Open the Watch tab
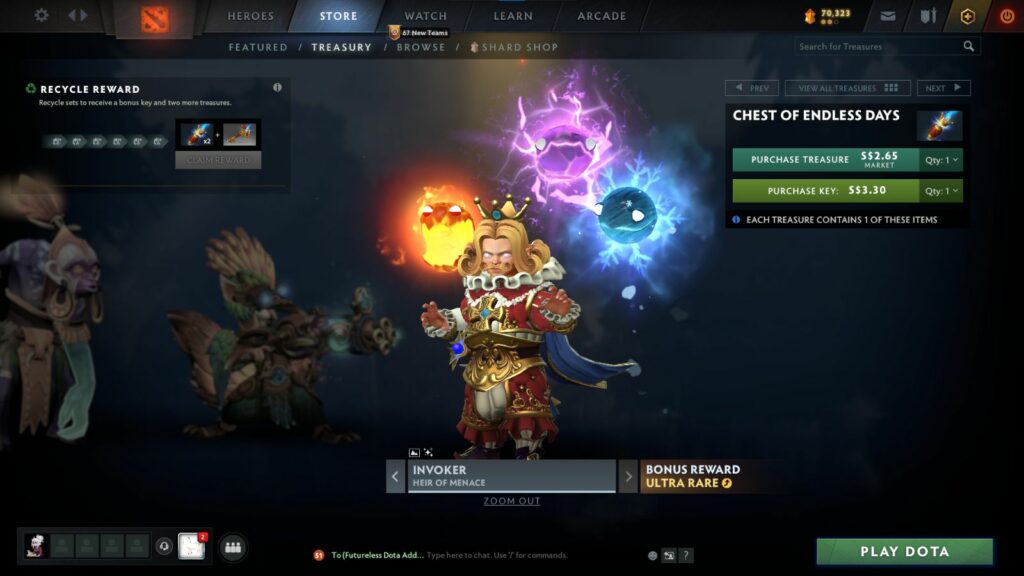The height and width of the screenshot is (576, 1024). point(425,16)
